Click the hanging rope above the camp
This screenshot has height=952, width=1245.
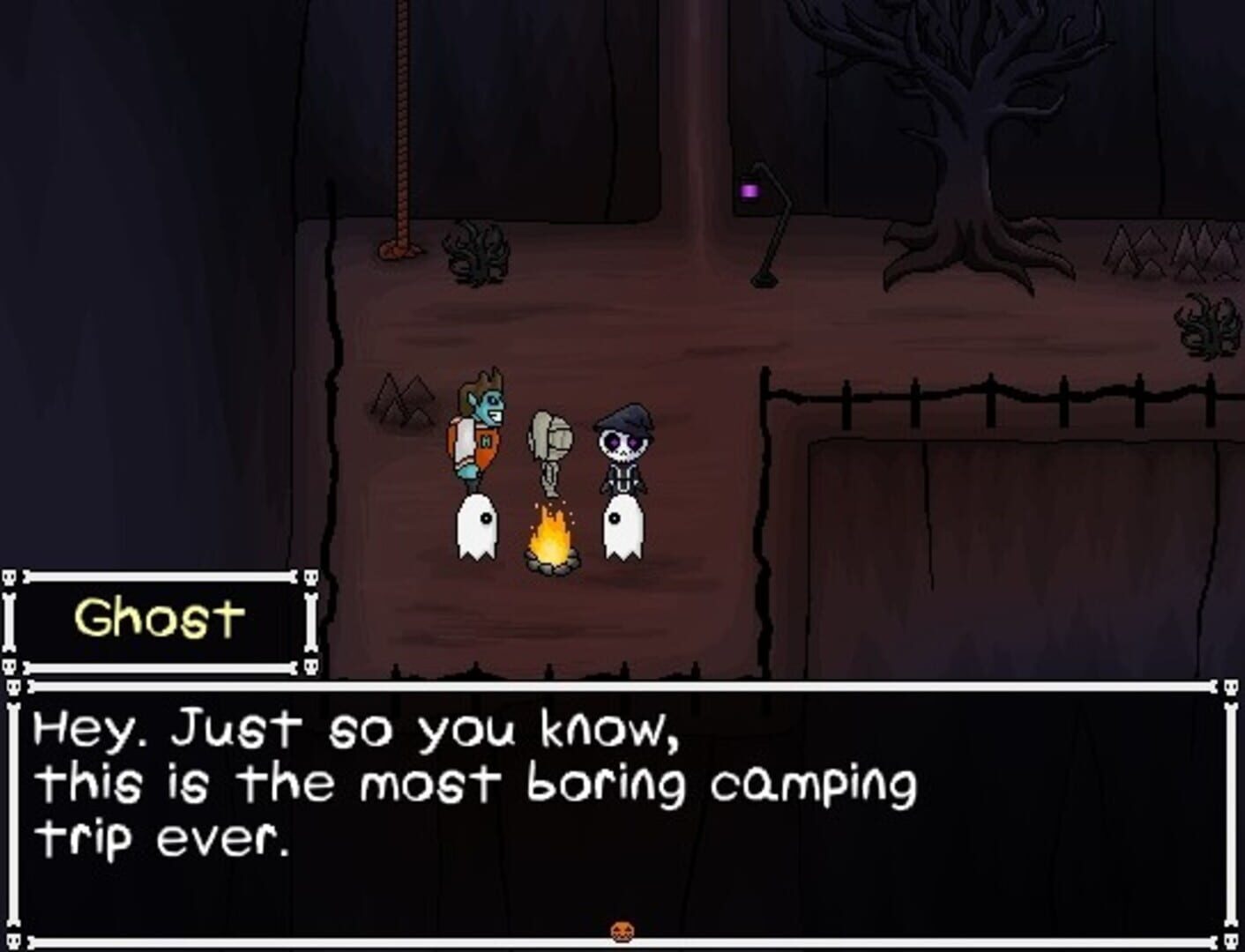[x=401, y=123]
